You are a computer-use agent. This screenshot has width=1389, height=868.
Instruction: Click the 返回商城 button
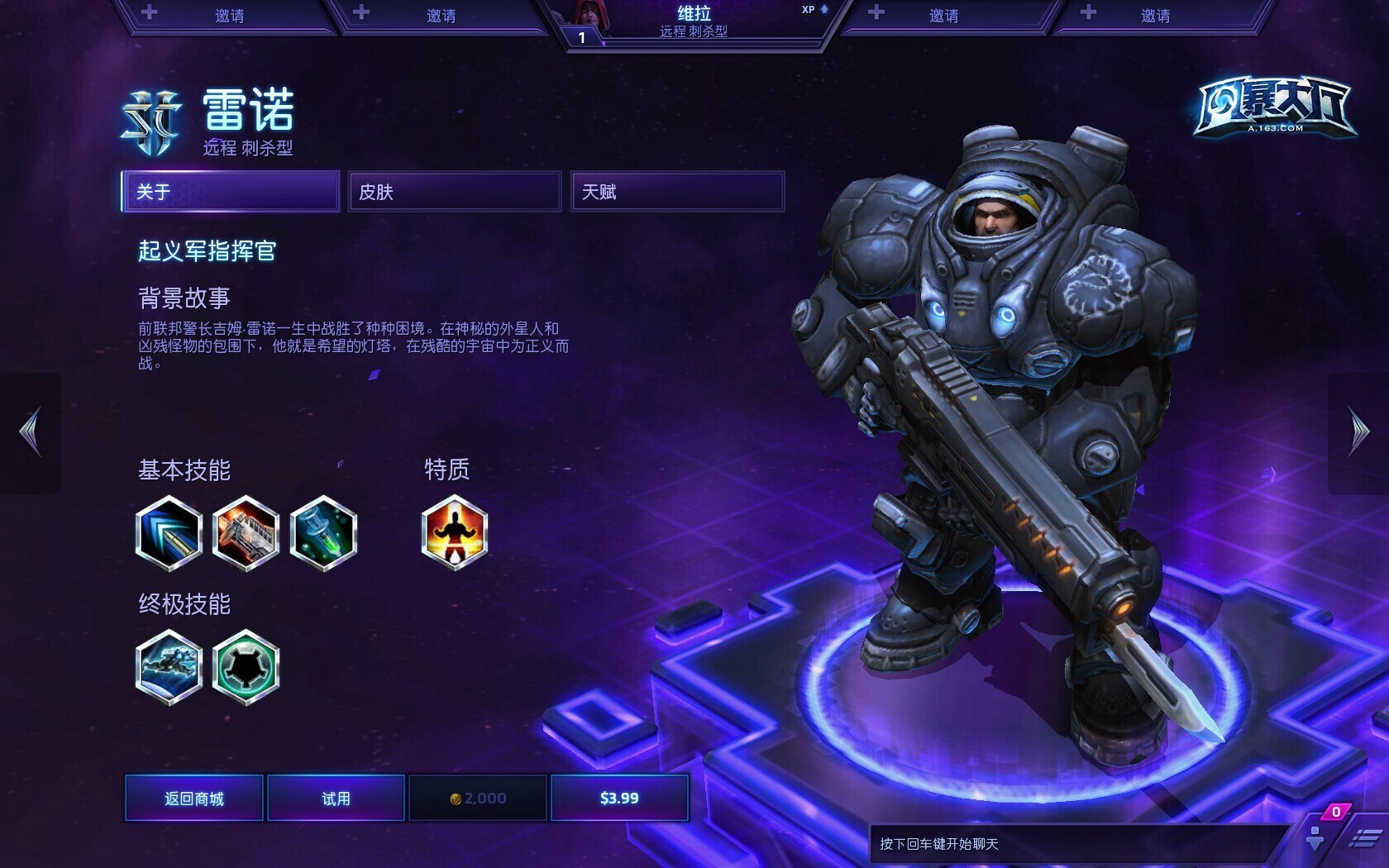coord(194,798)
